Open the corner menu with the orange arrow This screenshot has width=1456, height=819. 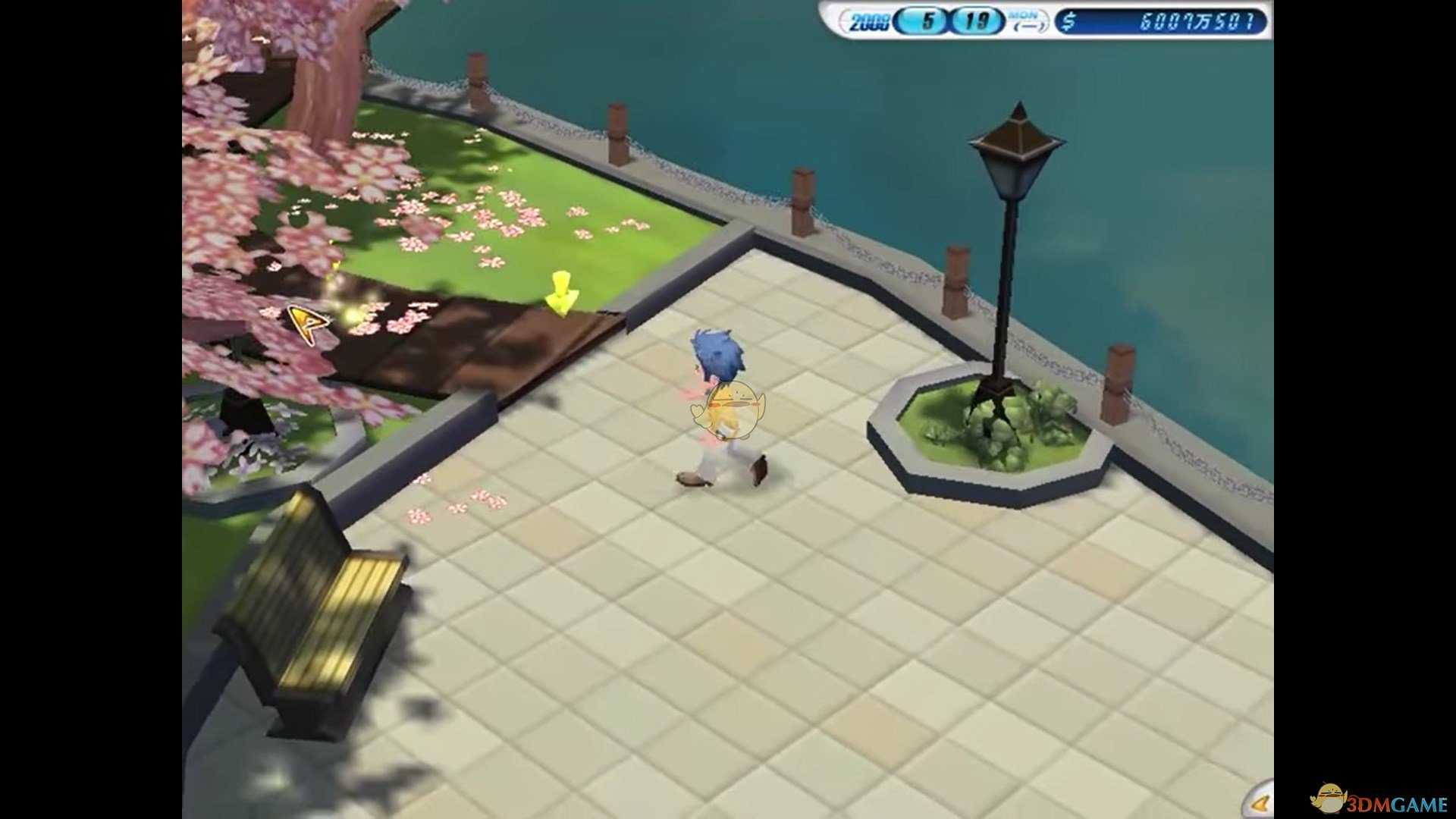tap(1260, 802)
